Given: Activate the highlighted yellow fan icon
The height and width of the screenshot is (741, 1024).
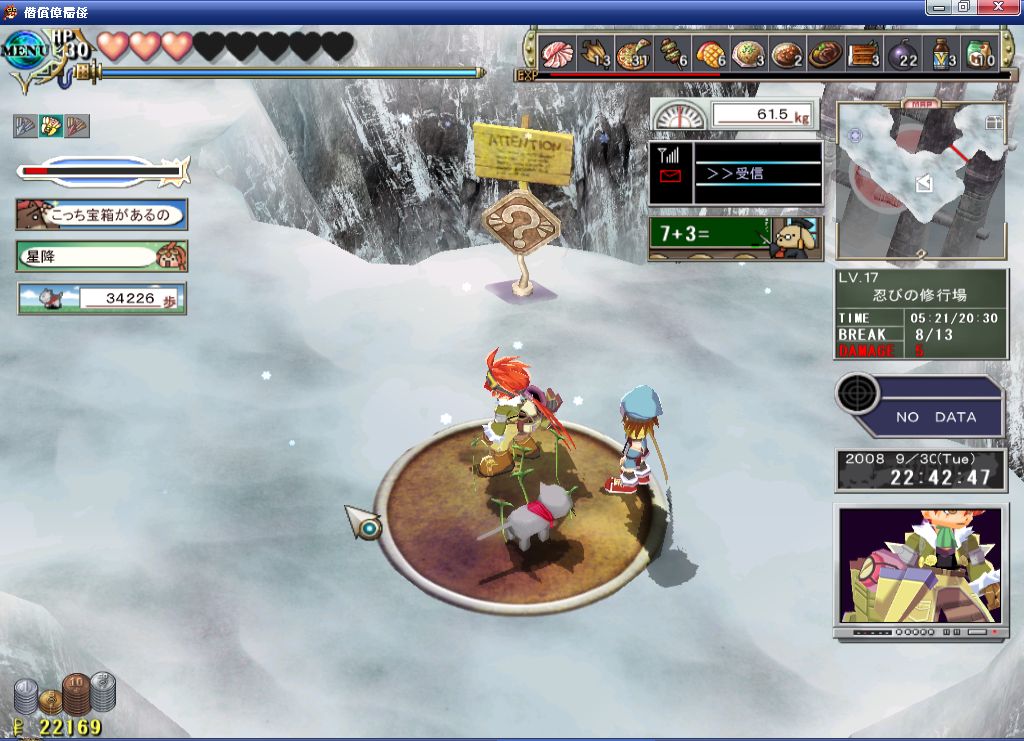Looking at the screenshot, I should 50,126.
